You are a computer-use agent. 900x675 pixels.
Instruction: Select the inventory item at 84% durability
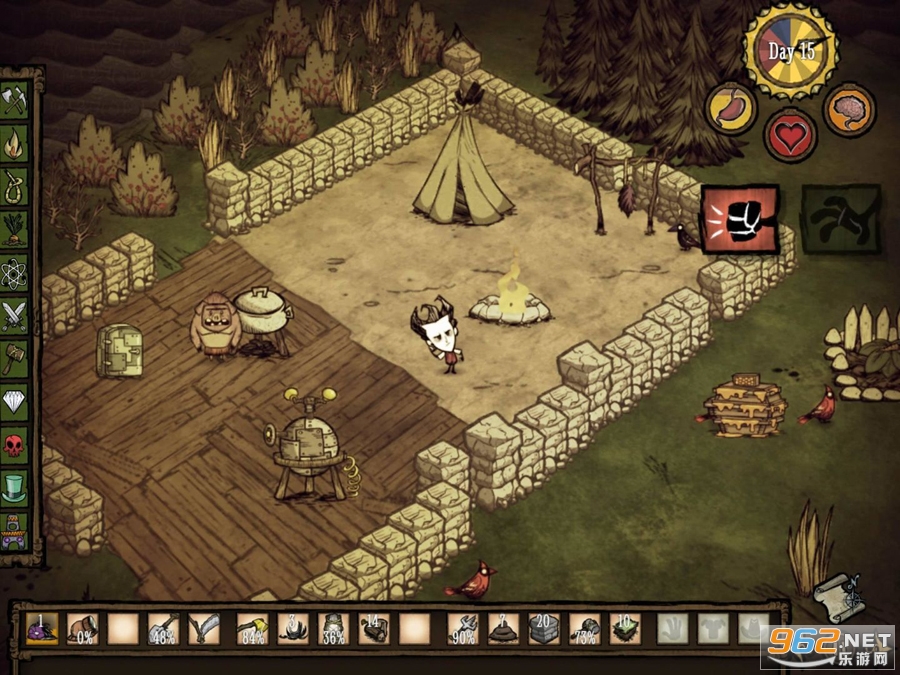coord(251,629)
